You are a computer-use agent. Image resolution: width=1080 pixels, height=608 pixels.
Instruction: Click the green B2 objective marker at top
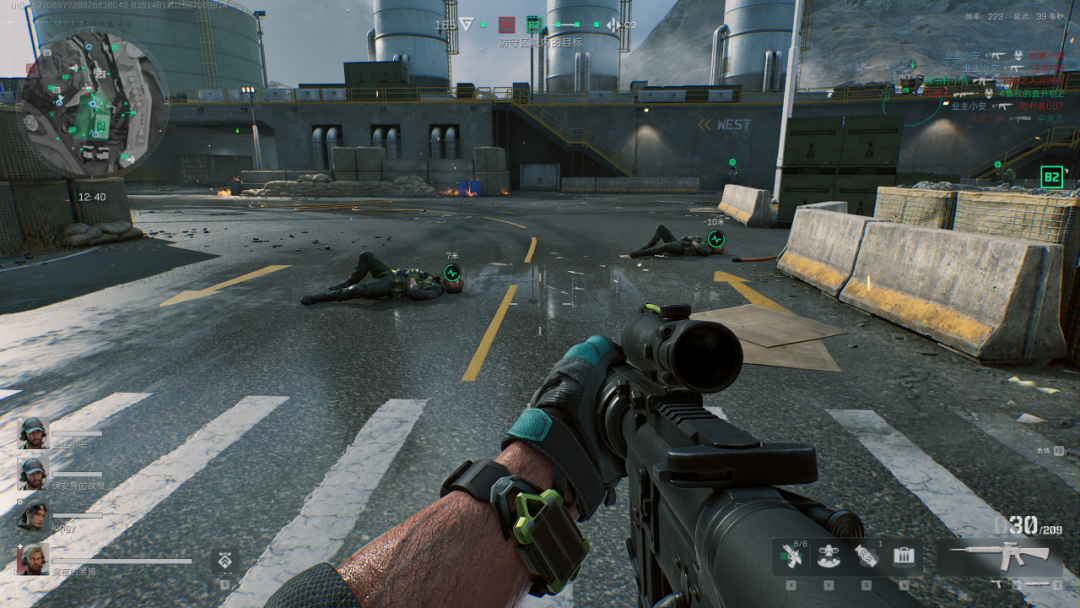[533, 24]
